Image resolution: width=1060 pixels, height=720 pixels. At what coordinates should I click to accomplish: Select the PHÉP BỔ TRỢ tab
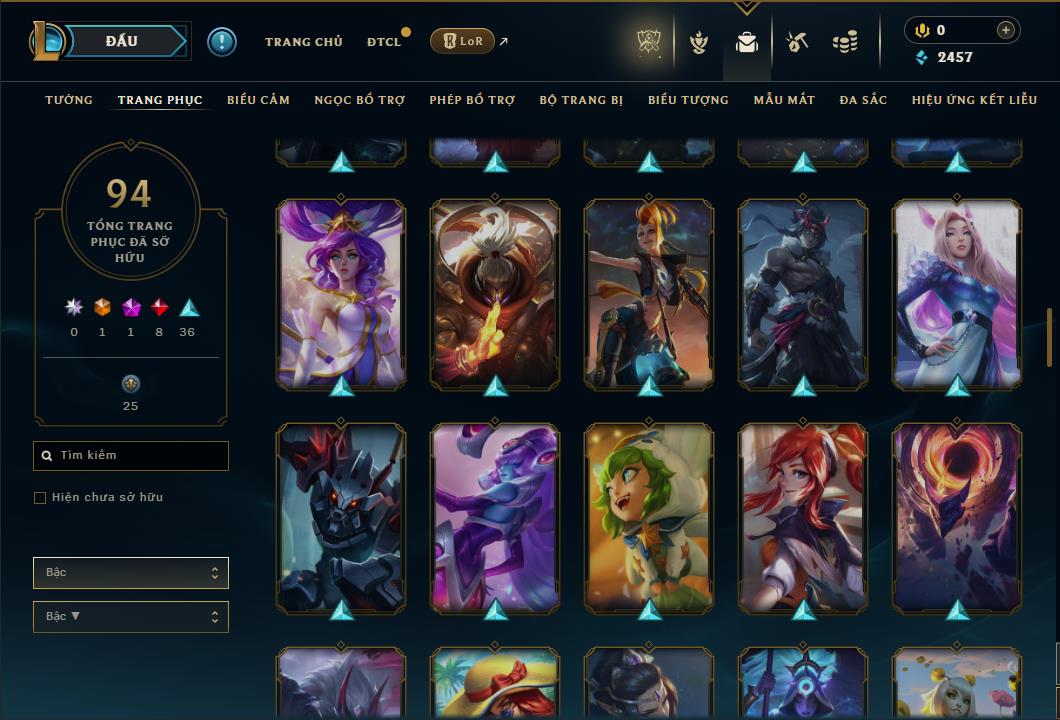(472, 100)
